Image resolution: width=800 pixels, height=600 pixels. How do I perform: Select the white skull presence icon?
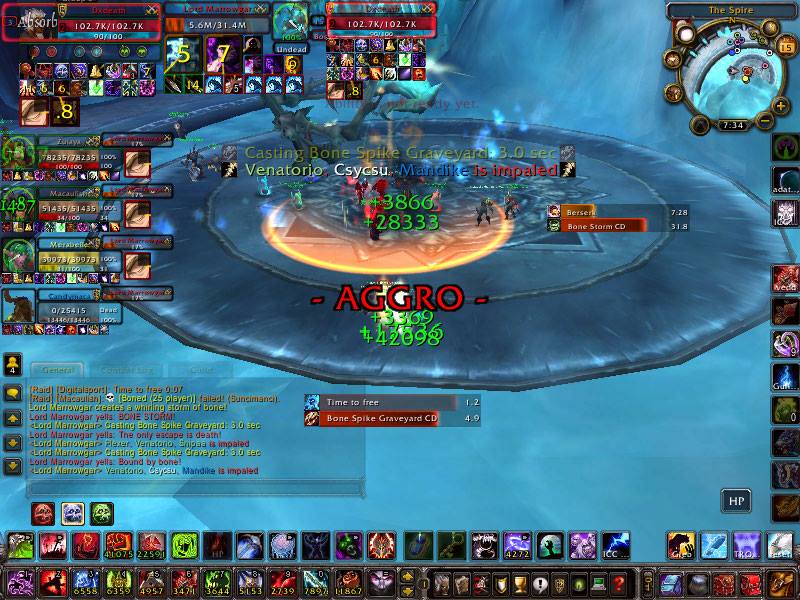click(x=73, y=514)
